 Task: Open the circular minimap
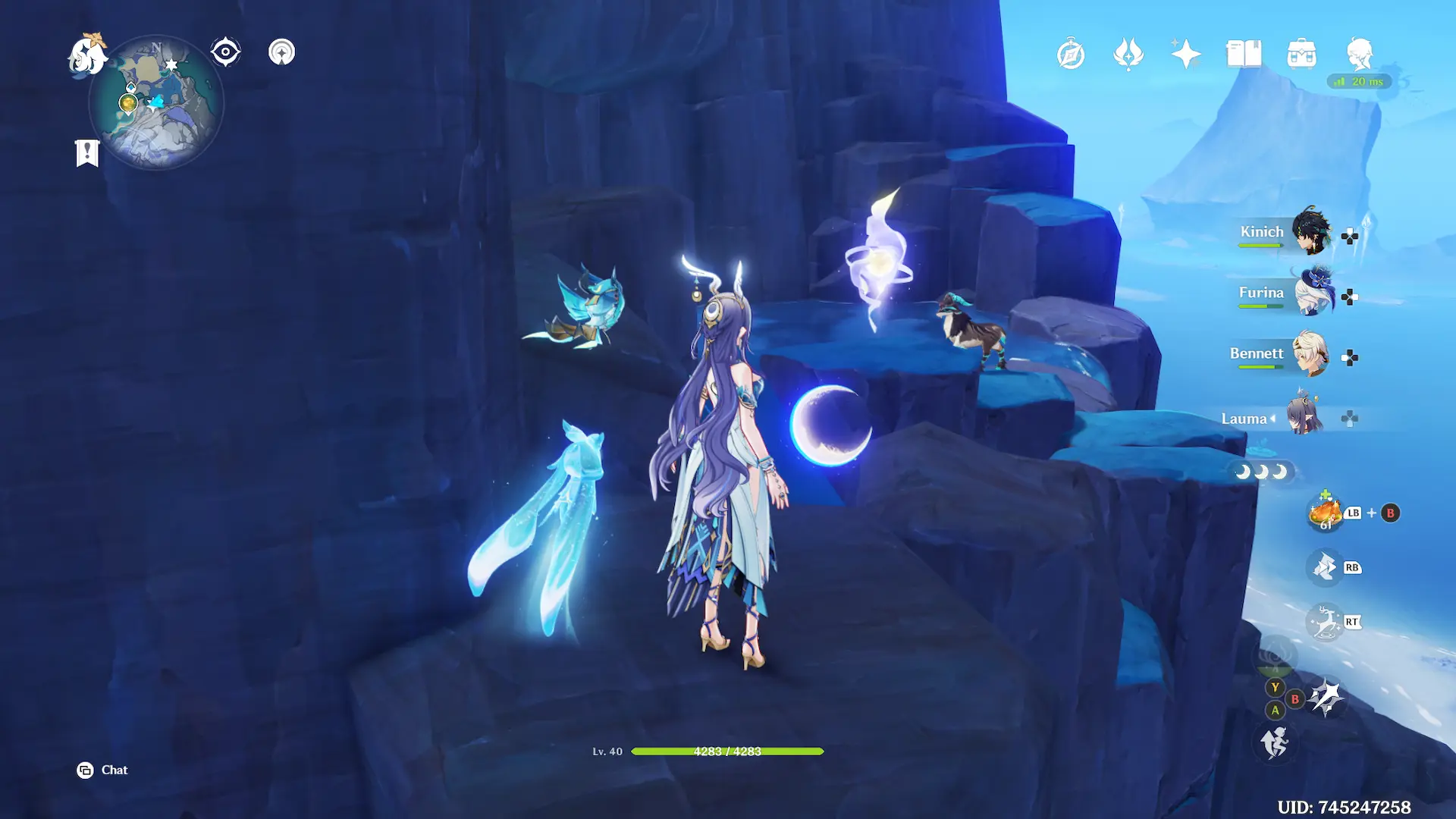[x=156, y=104]
